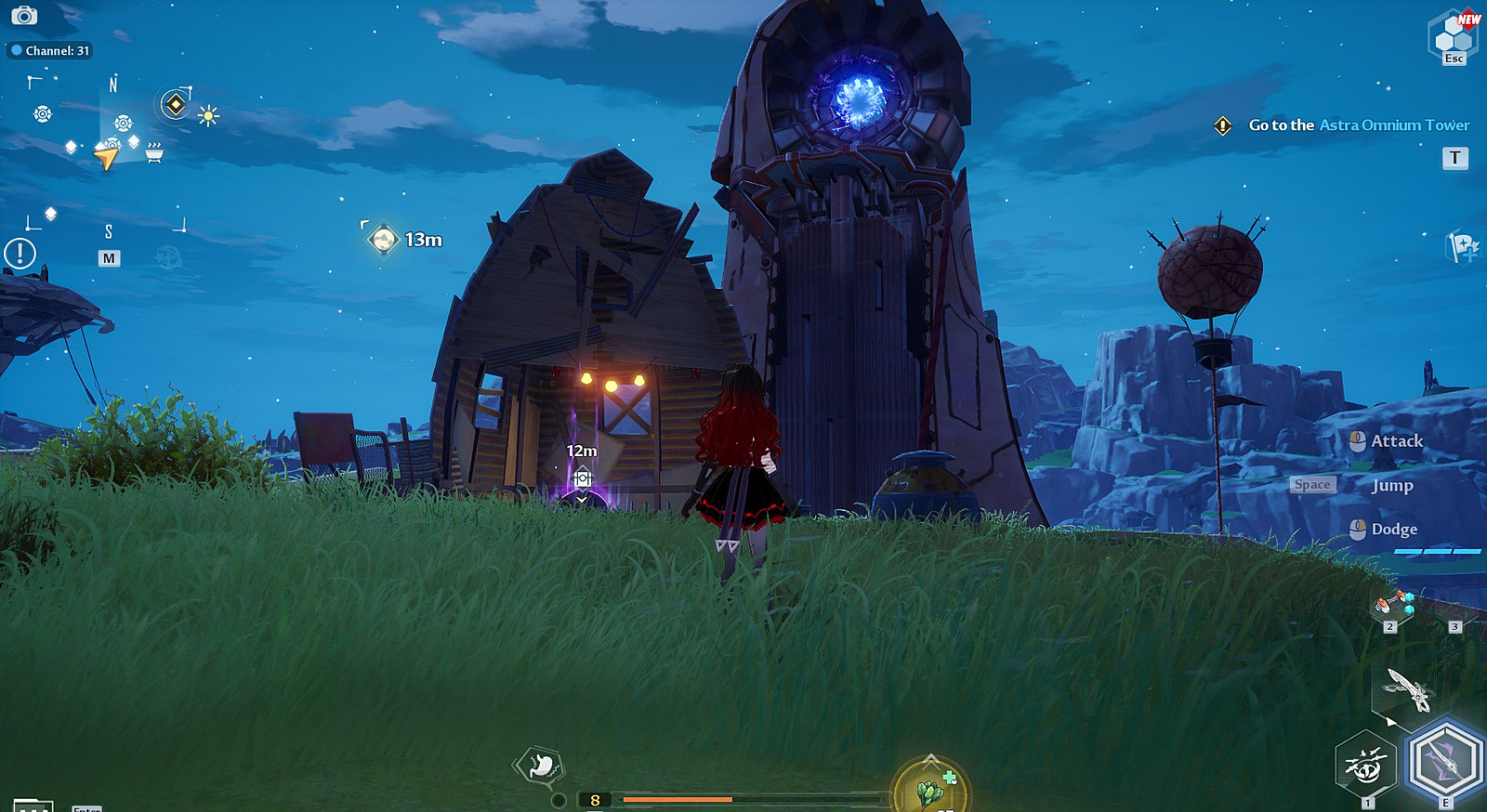Open the minimap
Viewport: 1487px width, 812px height.
coord(109,258)
